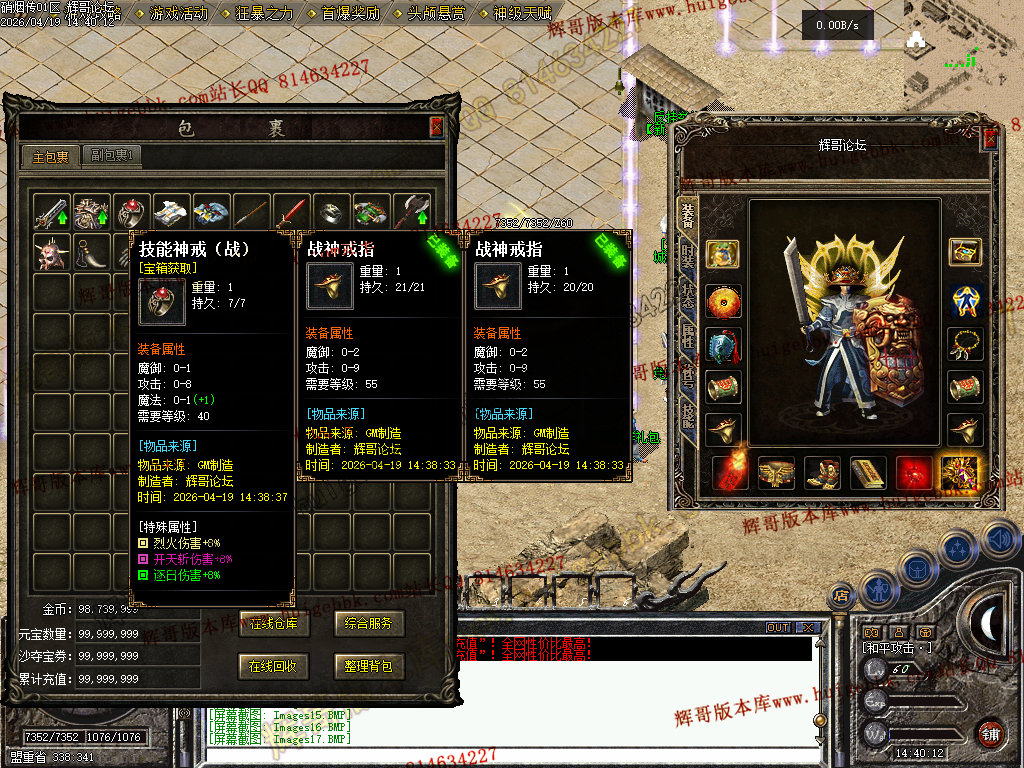
Task: Switch to the 副包裹1 tab
Action: coord(110,156)
